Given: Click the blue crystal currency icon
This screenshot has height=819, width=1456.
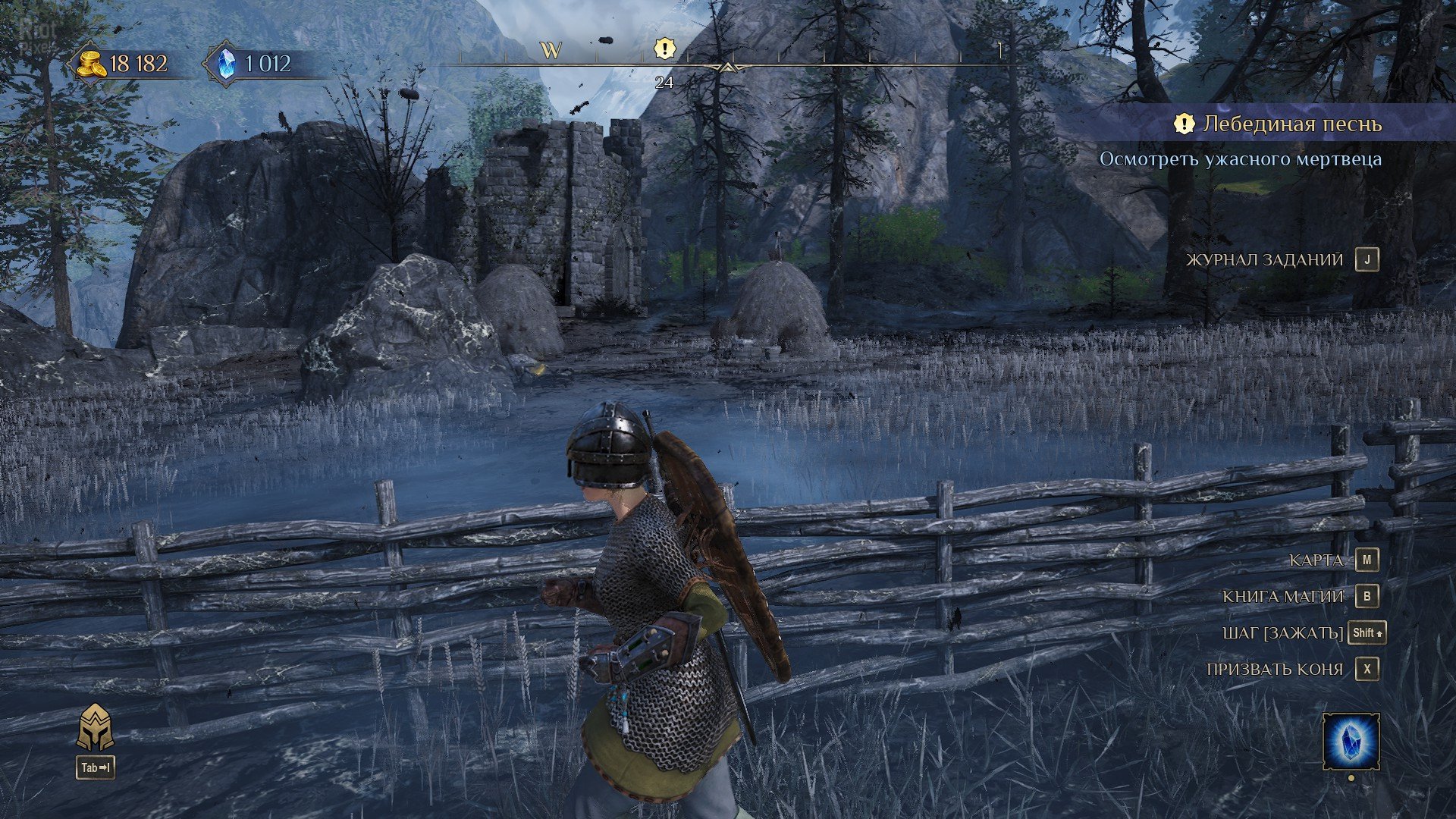Looking at the screenshot, I should 226,64.
